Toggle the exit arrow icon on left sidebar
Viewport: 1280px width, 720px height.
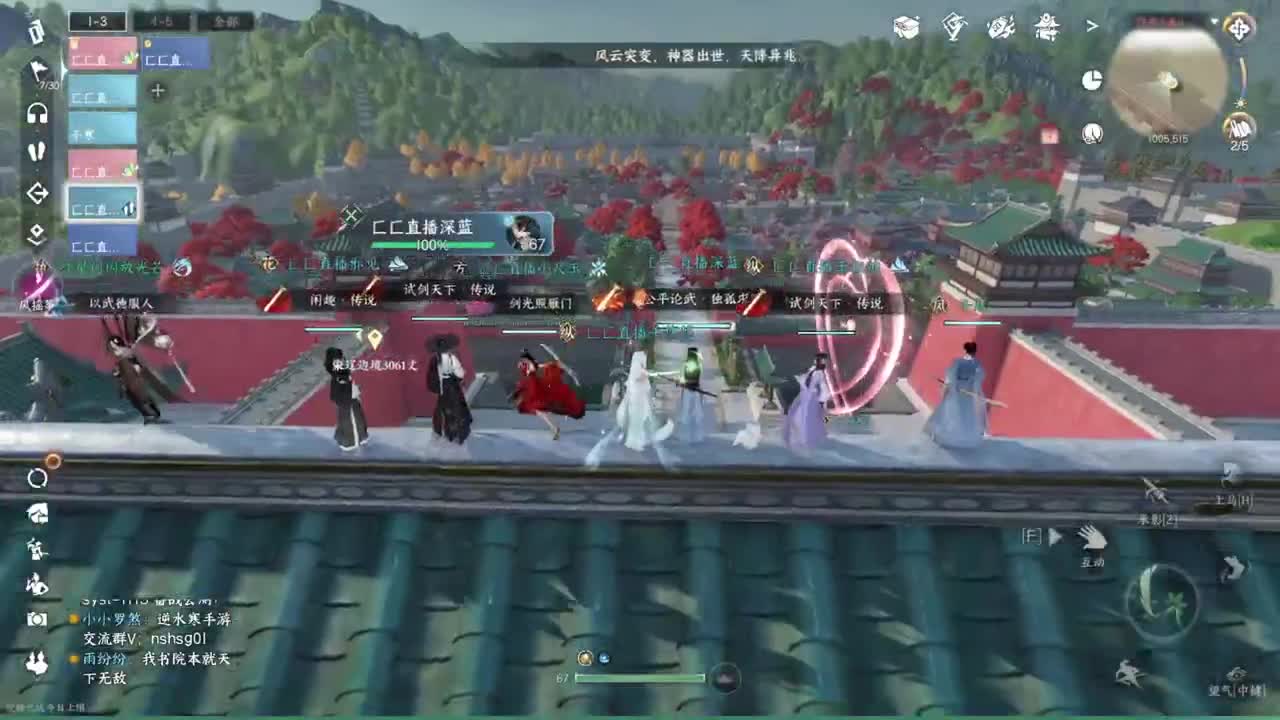coord(37,194)
